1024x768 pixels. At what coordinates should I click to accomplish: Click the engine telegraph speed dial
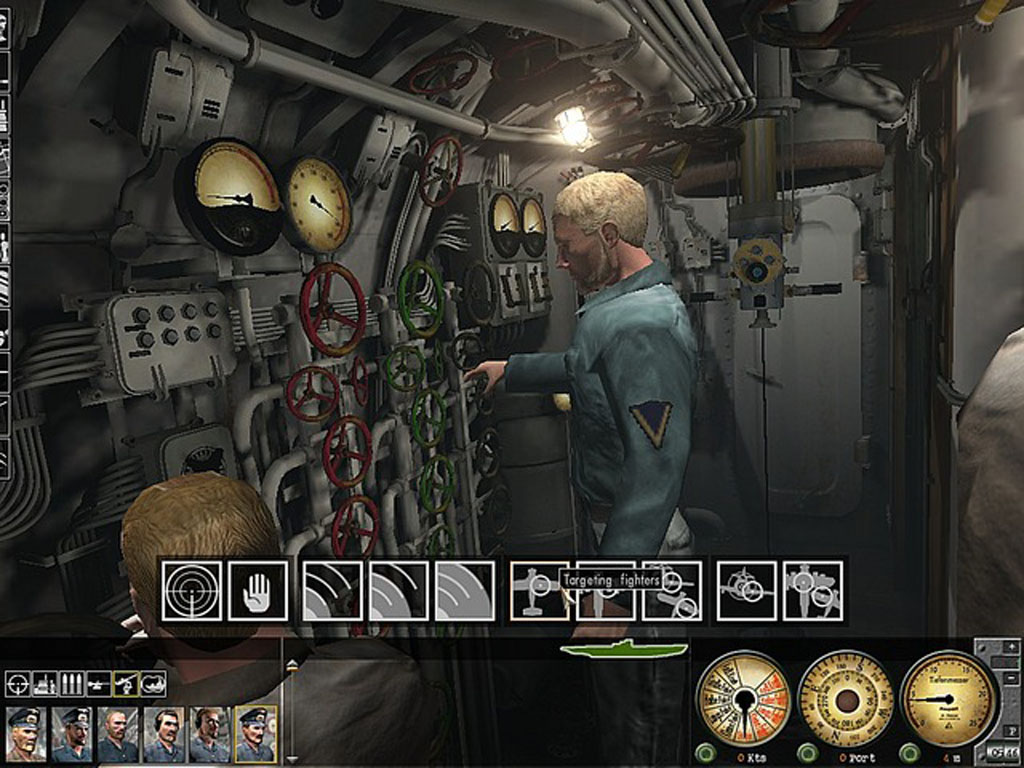click(742, 697)
